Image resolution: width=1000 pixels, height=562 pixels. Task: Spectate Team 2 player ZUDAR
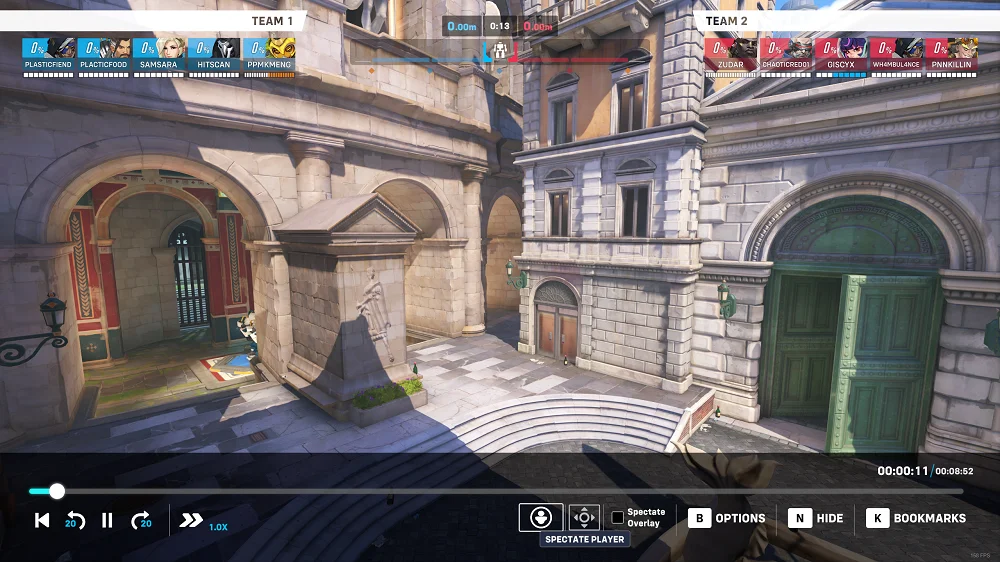coord(731,51)
